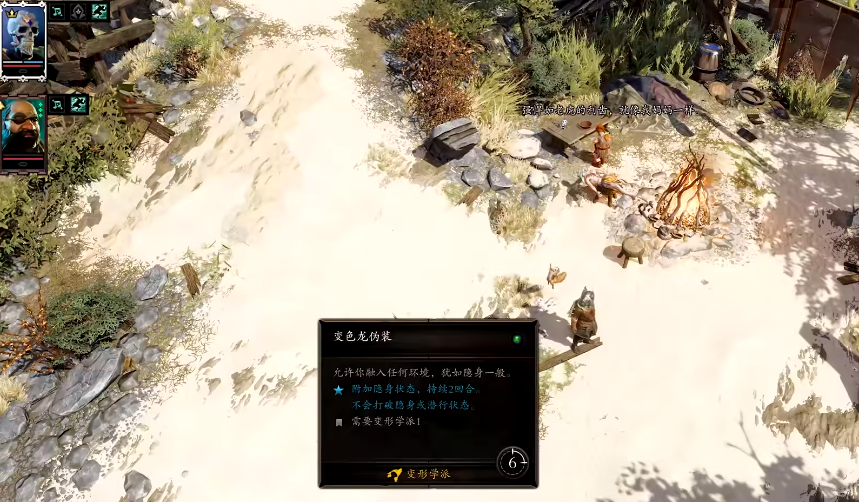Screen dimensions: 859x502
Task: Select the crowned skull character portrait
Action: [x=23, y=37]
